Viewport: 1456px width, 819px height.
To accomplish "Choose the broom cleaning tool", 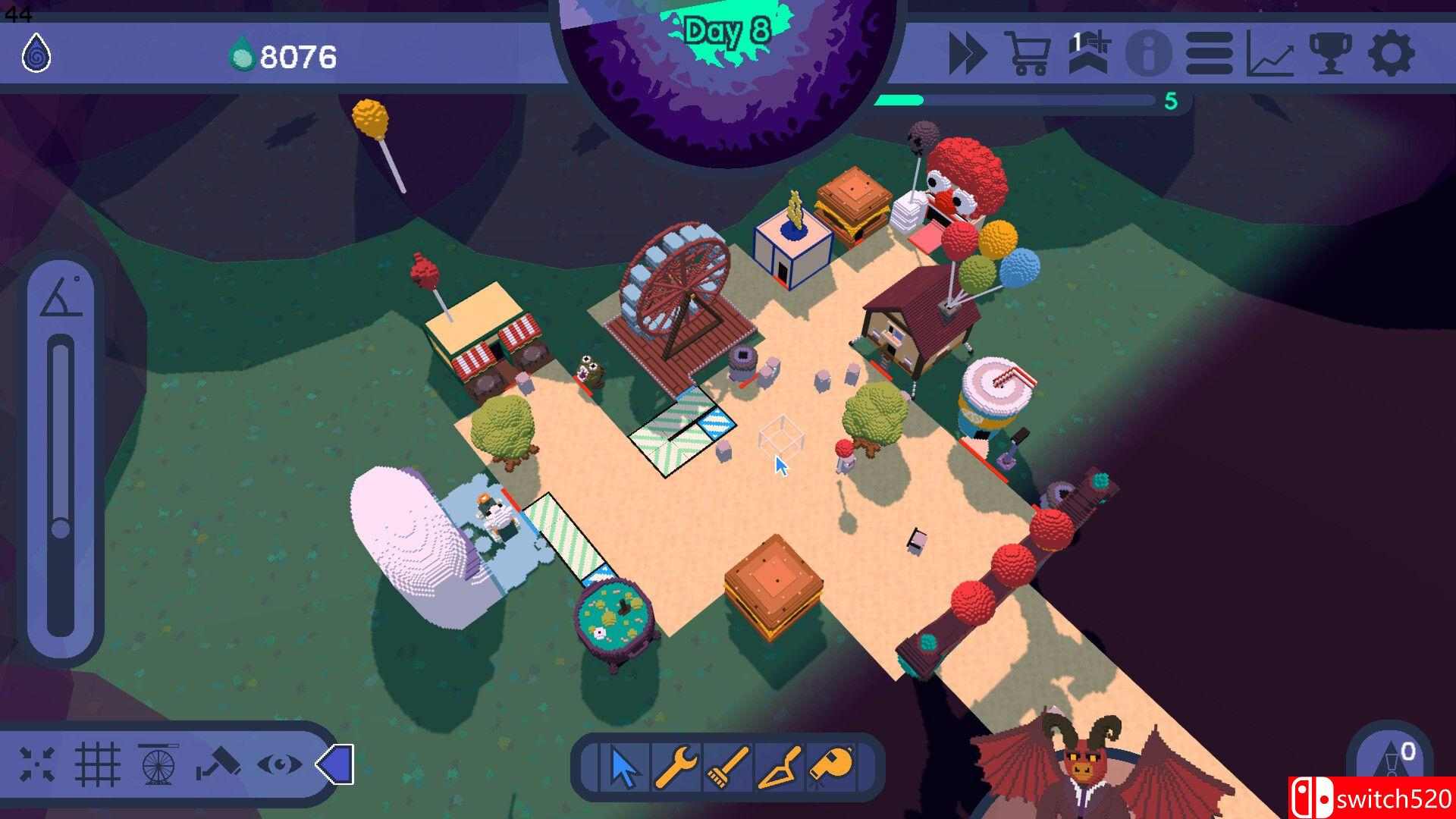I will [729, 767].
